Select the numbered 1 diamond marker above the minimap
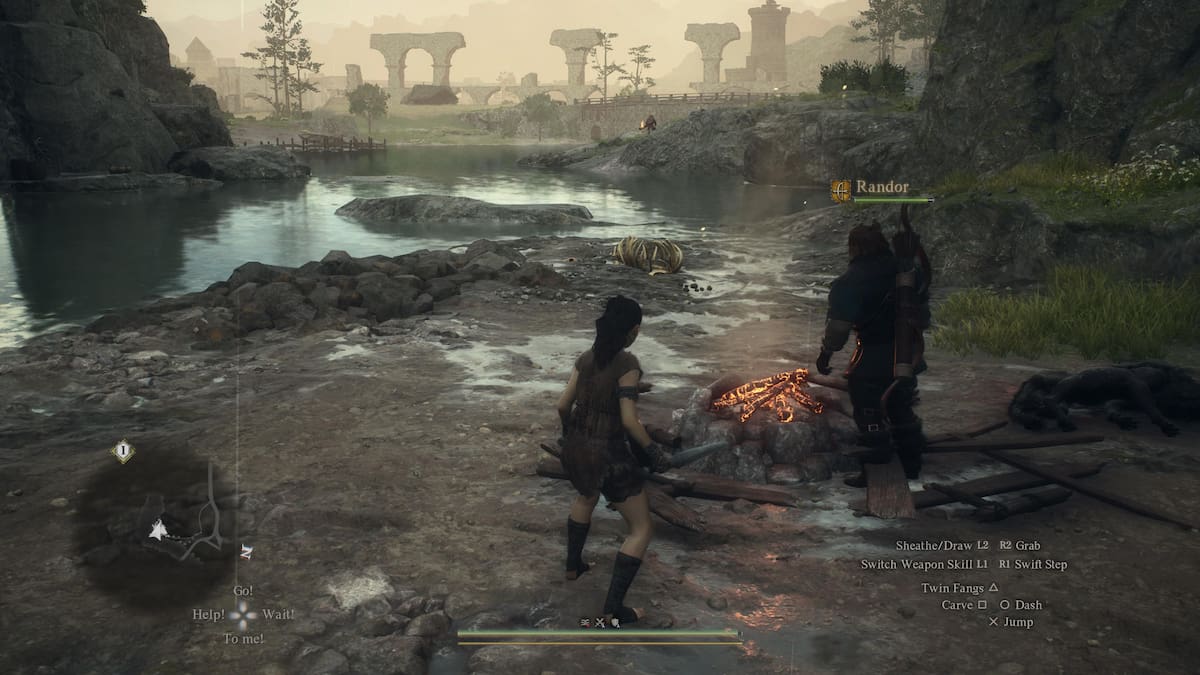 tap(123, 451)
